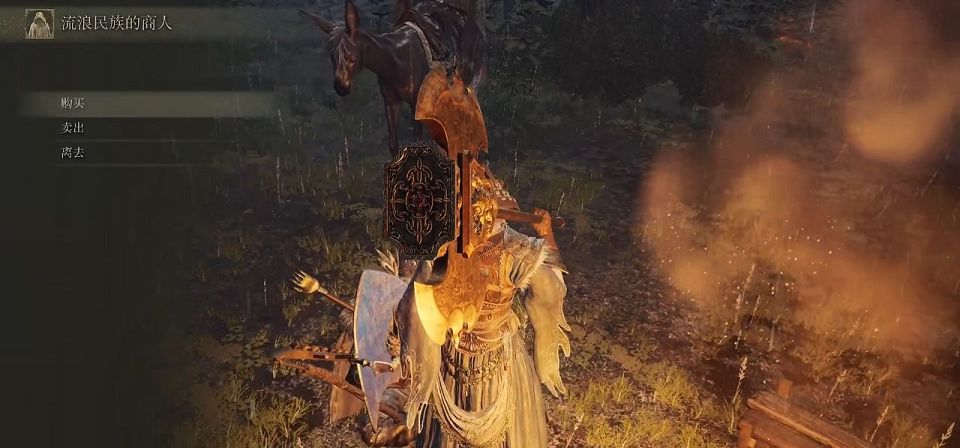The image size is (960, 448).
Task: Pick the 离去 (Leave) menu option
Action: pos(72,153)
